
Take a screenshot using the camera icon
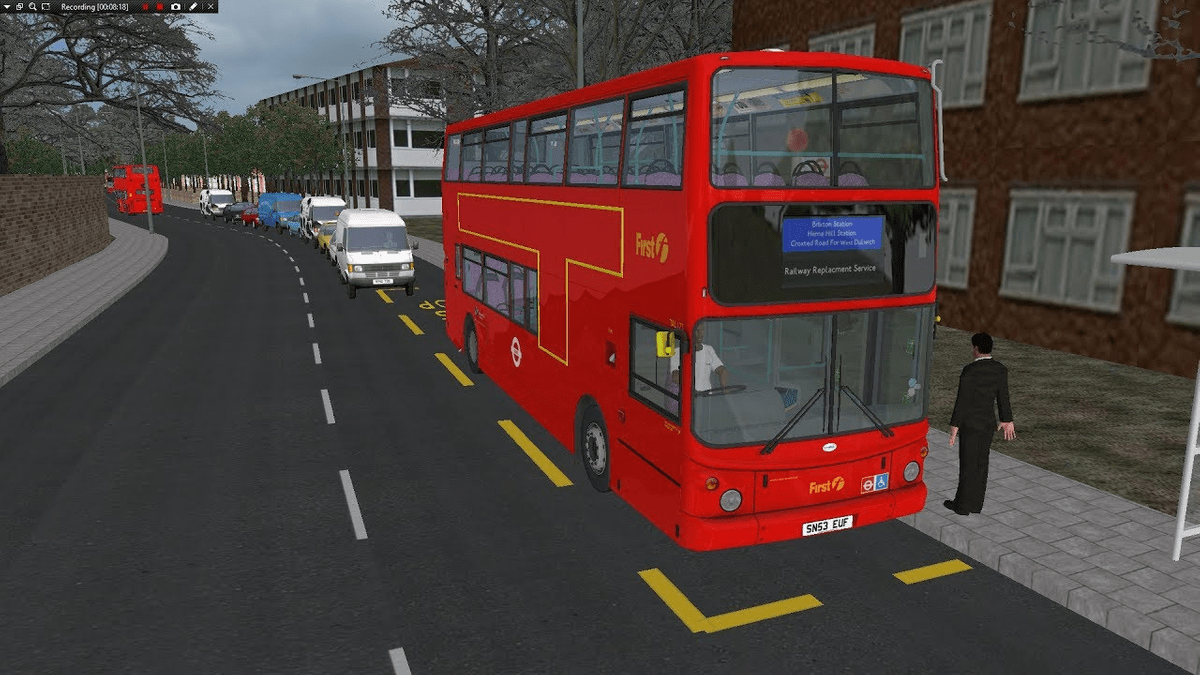(x=176, y=7)
